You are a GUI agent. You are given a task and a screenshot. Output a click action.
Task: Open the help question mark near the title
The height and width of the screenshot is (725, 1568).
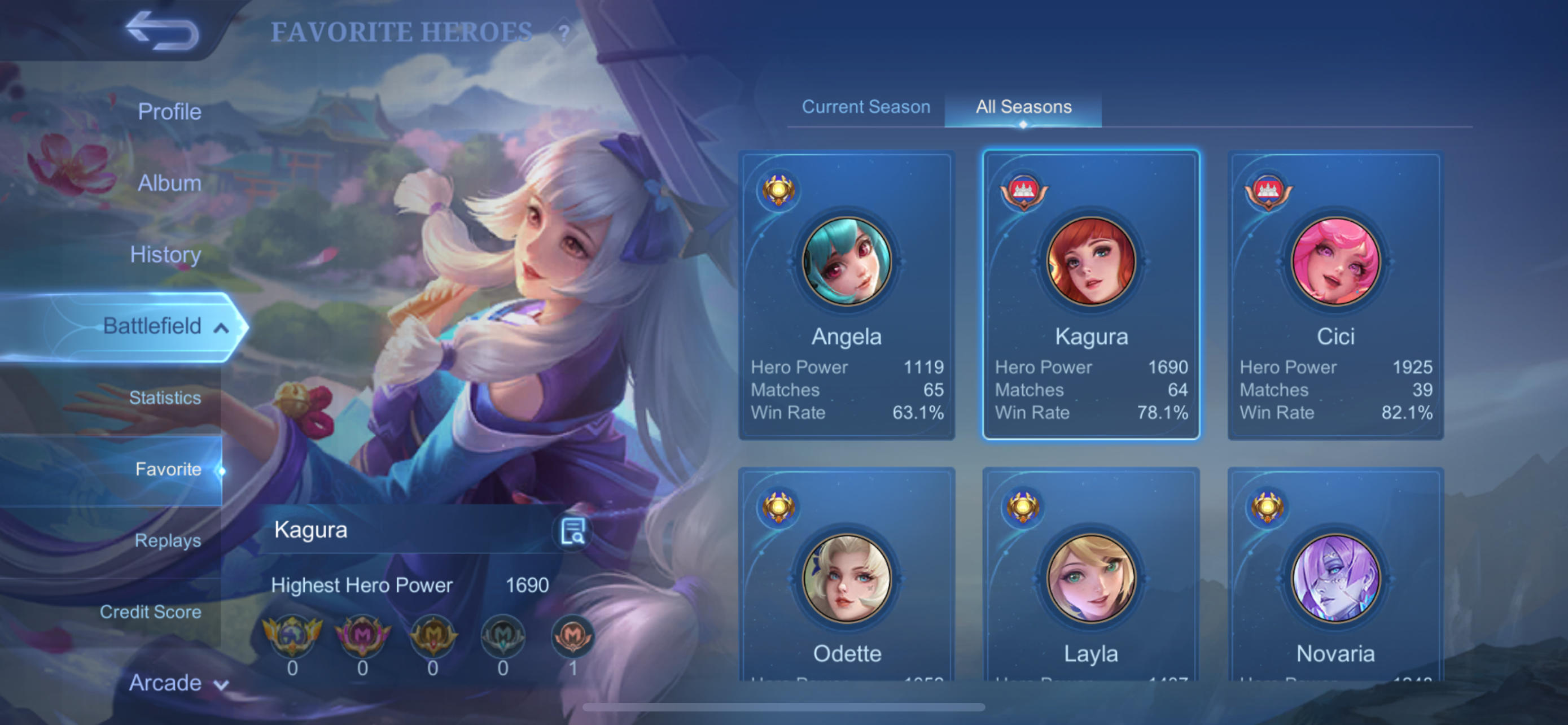point(565,32)
